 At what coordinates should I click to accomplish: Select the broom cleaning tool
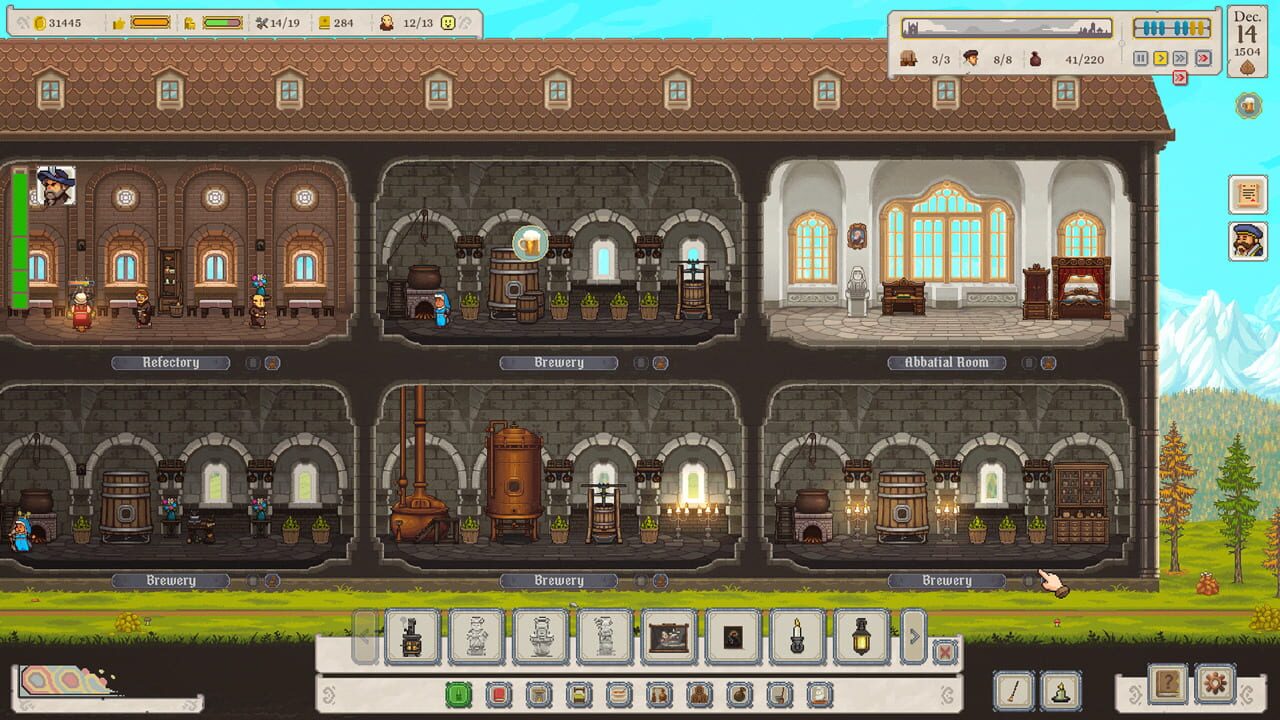[x=1013, y=687]
